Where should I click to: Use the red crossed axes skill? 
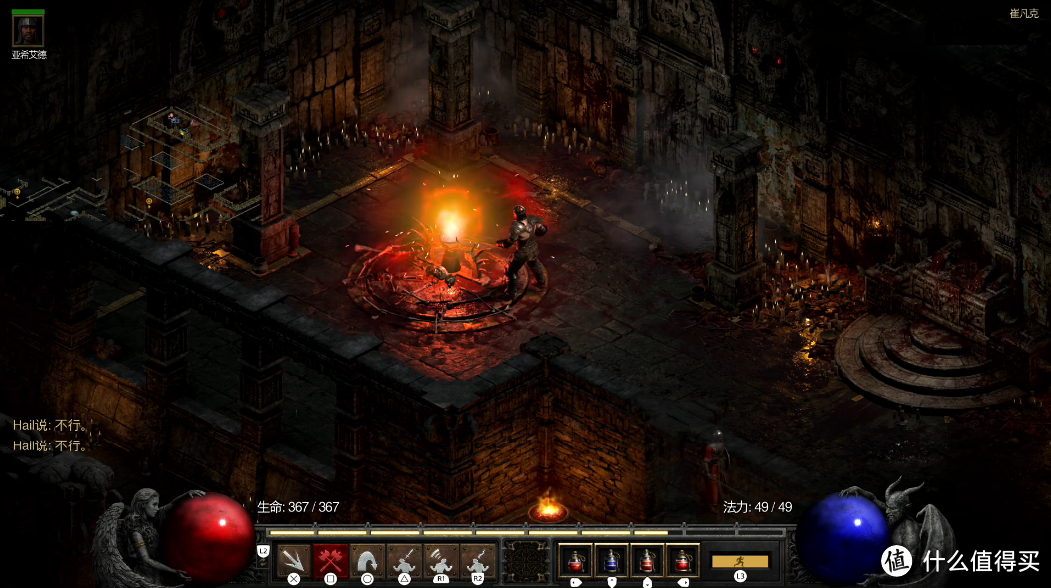click(x=330, y=559)
